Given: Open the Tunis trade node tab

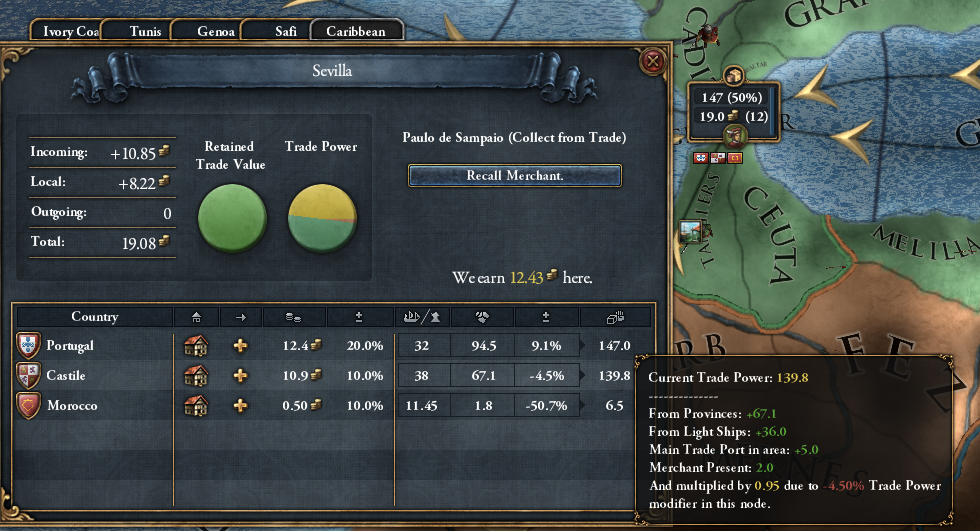Looking at the screenshot, I should (145, 31).
